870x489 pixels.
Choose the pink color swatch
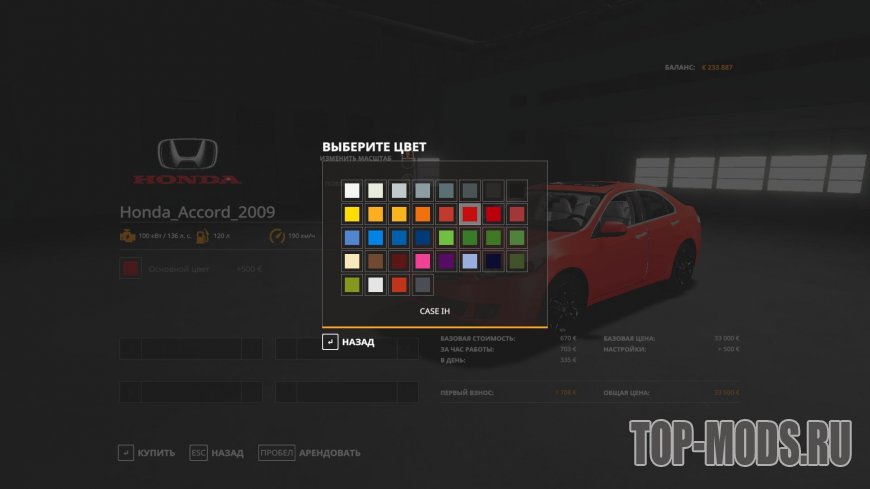422,262
